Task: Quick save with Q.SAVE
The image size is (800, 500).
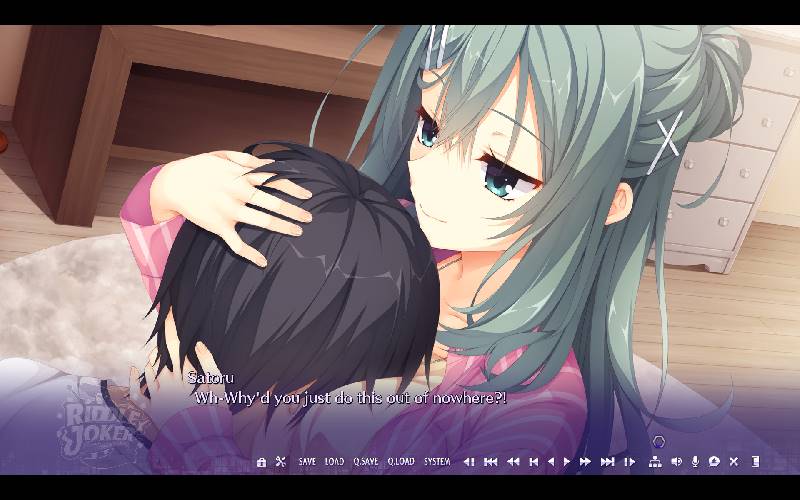Action: (365, 462)
